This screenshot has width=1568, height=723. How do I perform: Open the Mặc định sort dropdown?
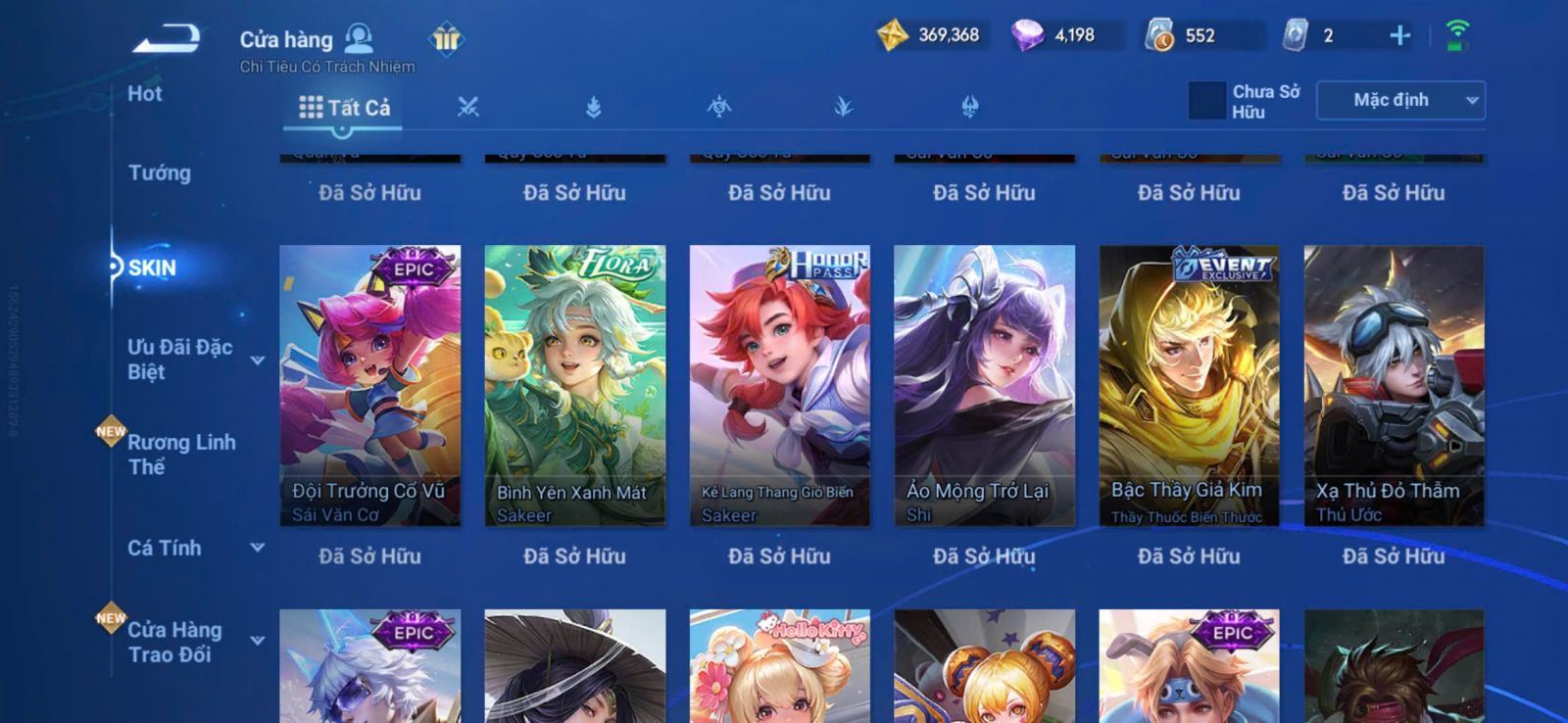pos(1400,101)
